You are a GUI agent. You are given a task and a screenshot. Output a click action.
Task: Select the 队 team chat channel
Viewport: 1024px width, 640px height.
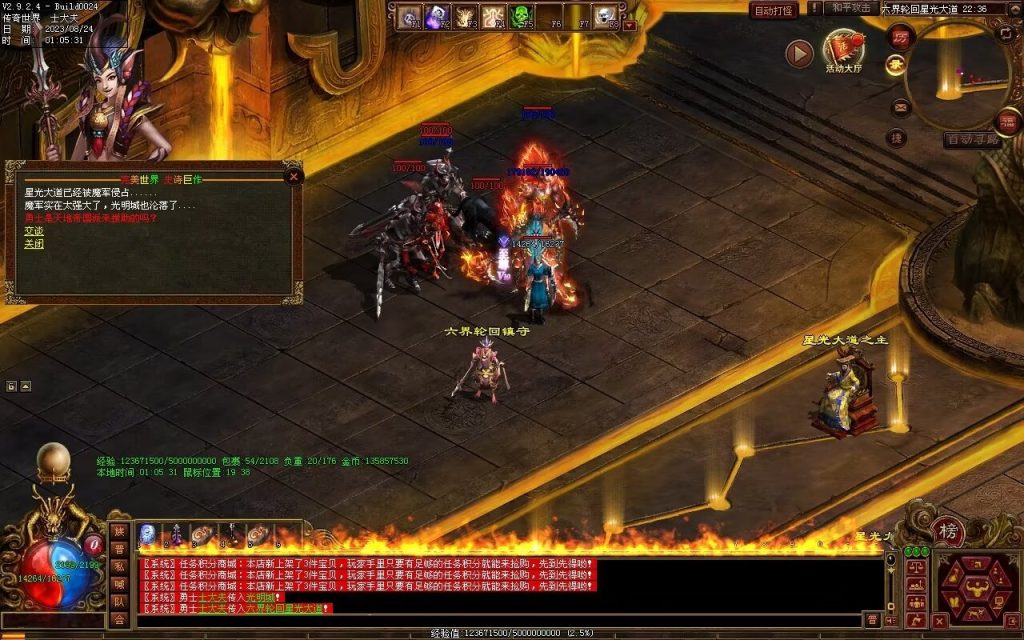pos(119,602)
